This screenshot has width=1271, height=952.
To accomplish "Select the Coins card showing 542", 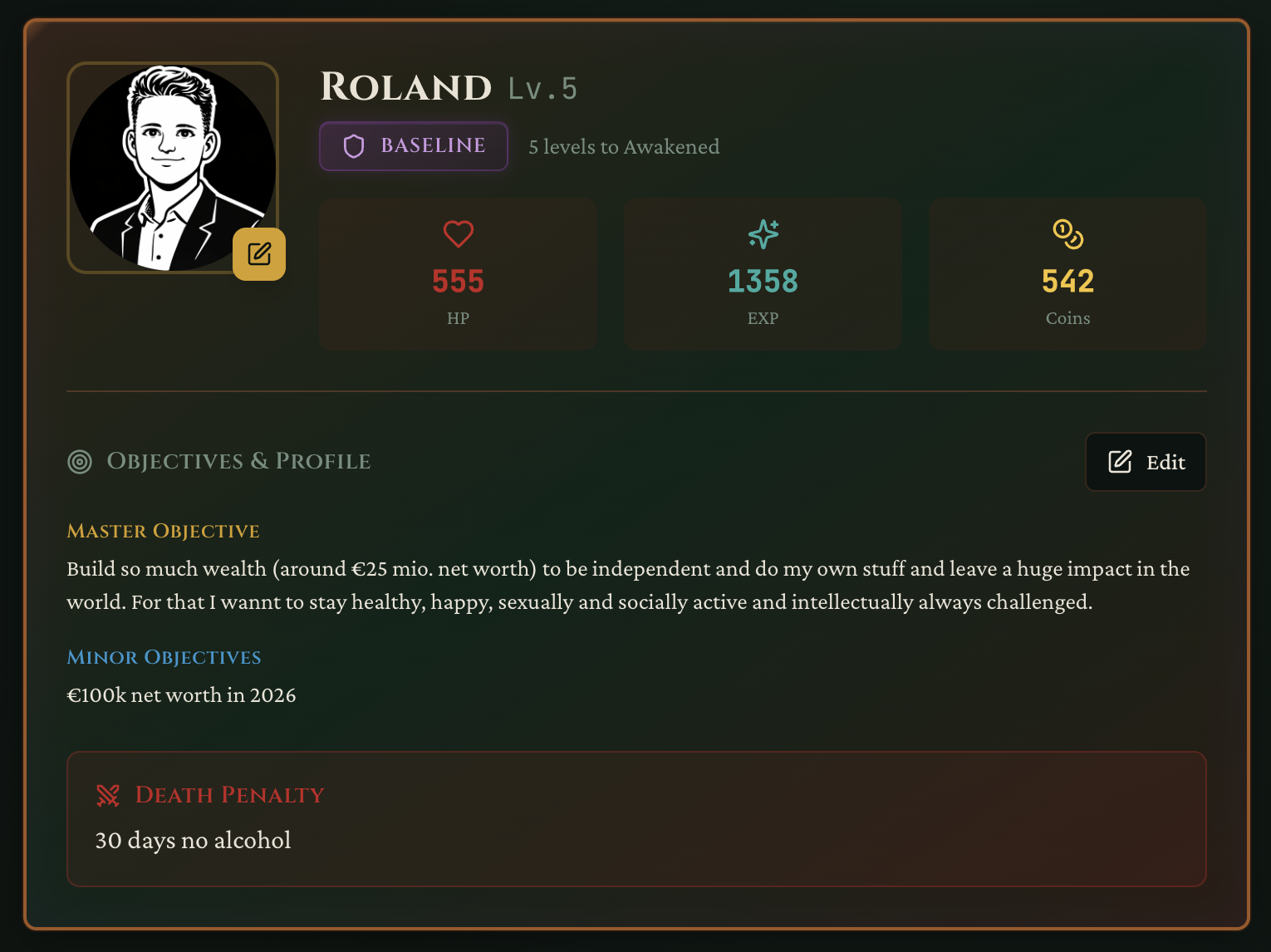I will [1067, 274].
